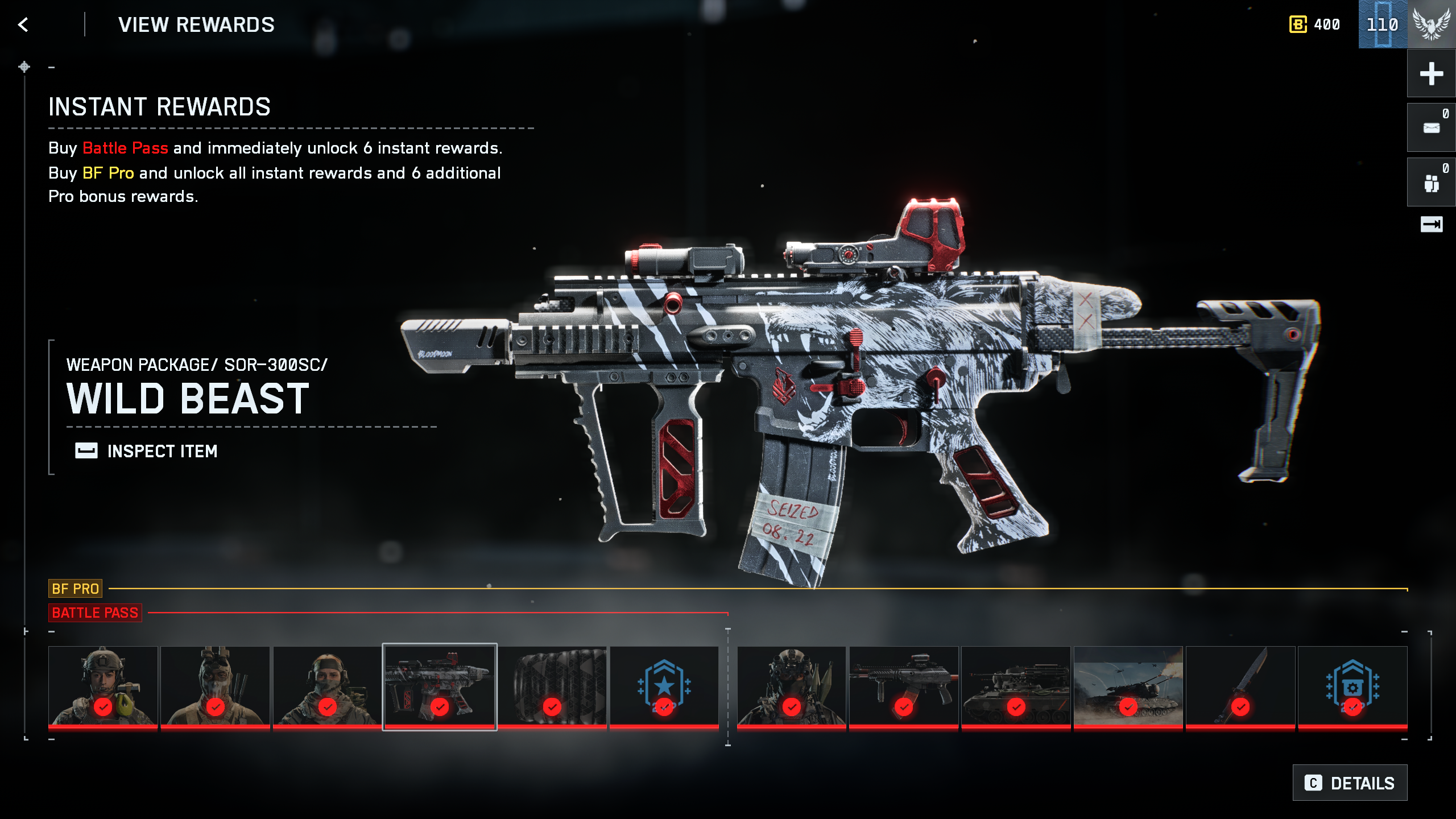Open the squad members icon

pyautogui.click(x=1431, y=183)
